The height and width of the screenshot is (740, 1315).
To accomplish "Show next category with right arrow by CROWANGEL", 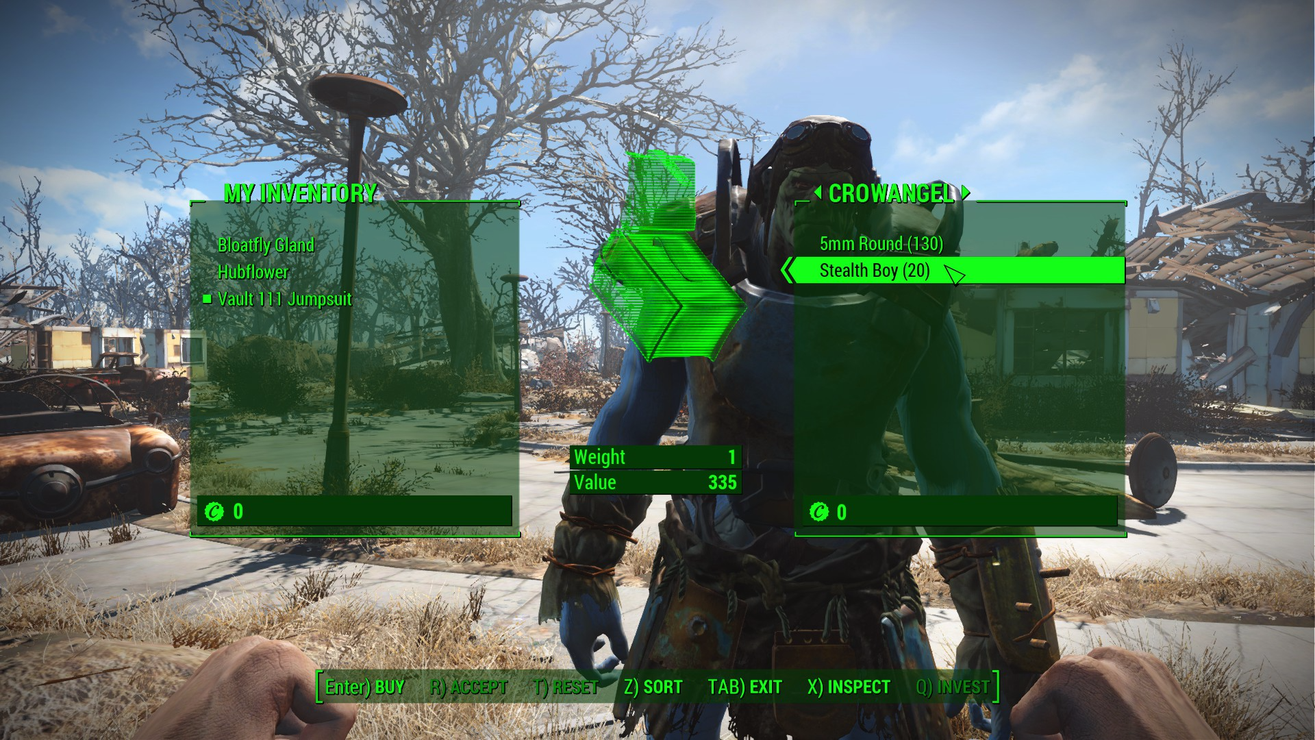I will (966, 193).
